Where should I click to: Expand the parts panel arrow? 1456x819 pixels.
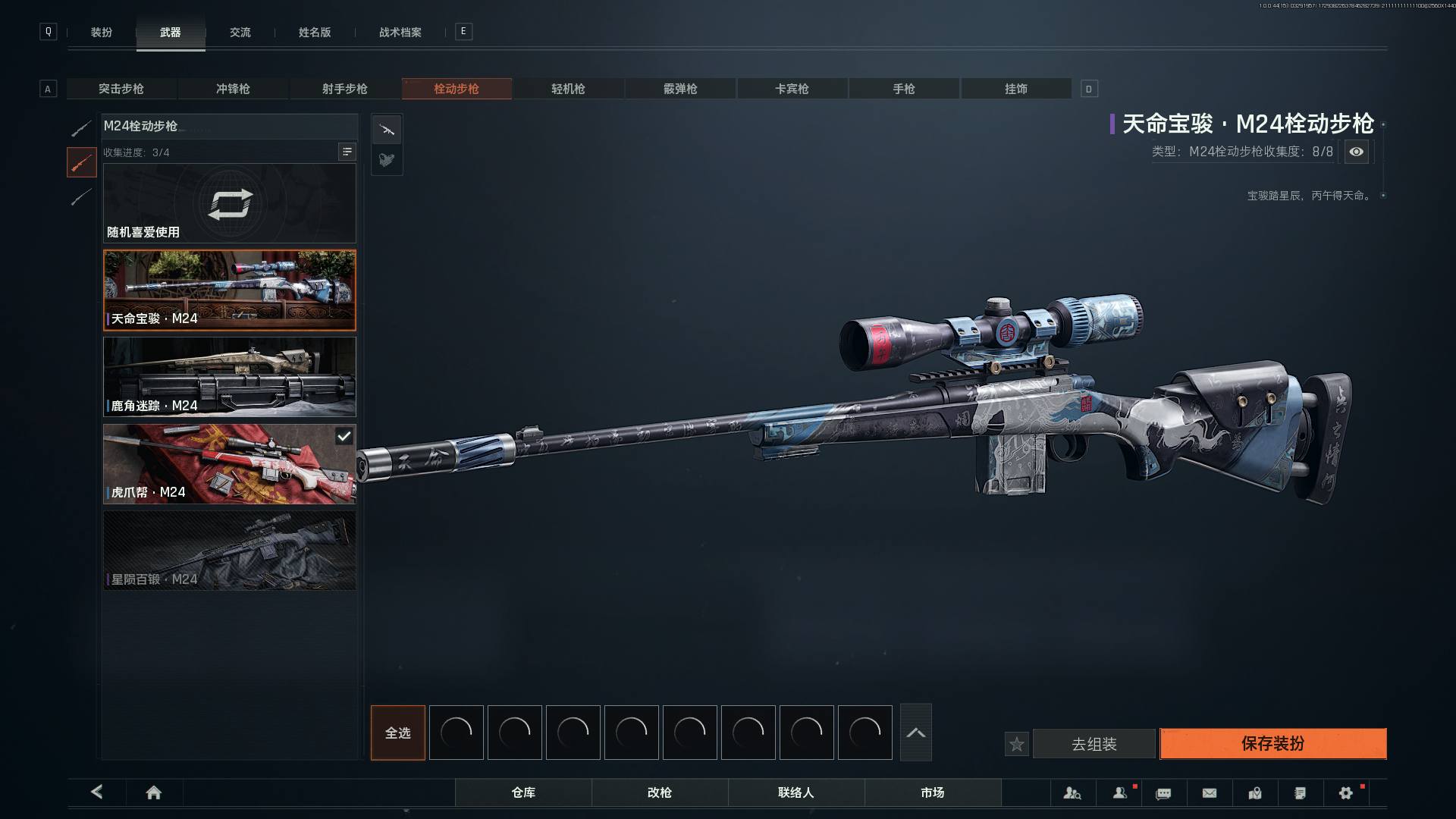click(915, 733)
